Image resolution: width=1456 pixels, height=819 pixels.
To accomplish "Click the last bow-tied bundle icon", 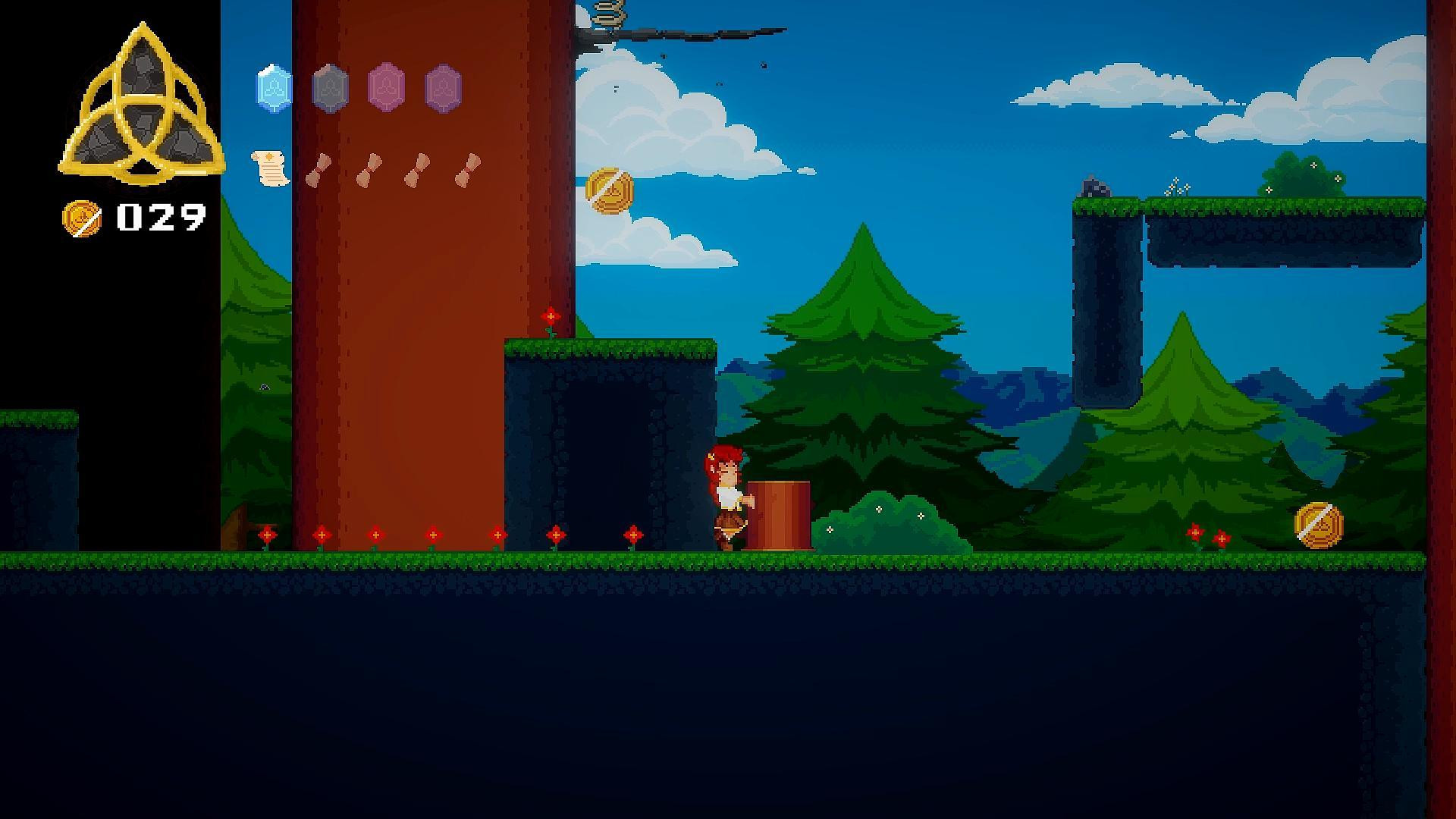I will (x=466, y=168).
